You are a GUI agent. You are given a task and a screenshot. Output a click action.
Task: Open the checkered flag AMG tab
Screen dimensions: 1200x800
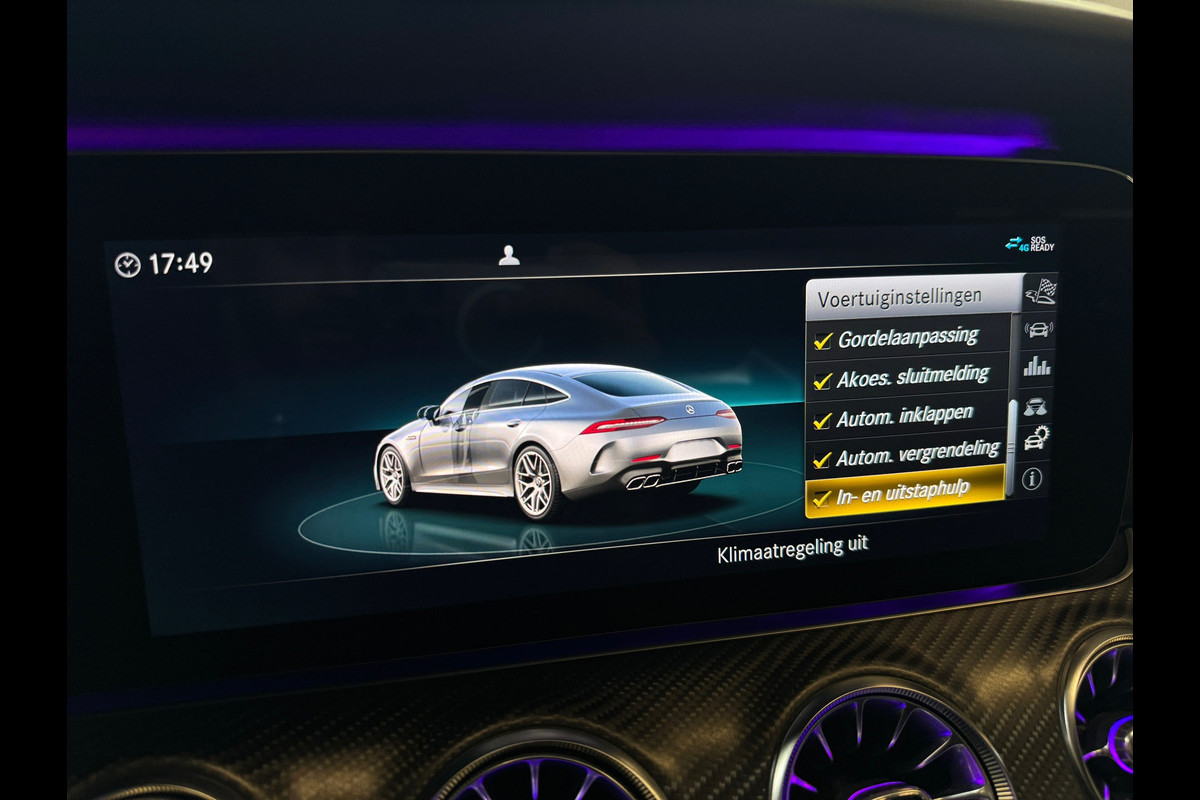[x=1040, y=292]
